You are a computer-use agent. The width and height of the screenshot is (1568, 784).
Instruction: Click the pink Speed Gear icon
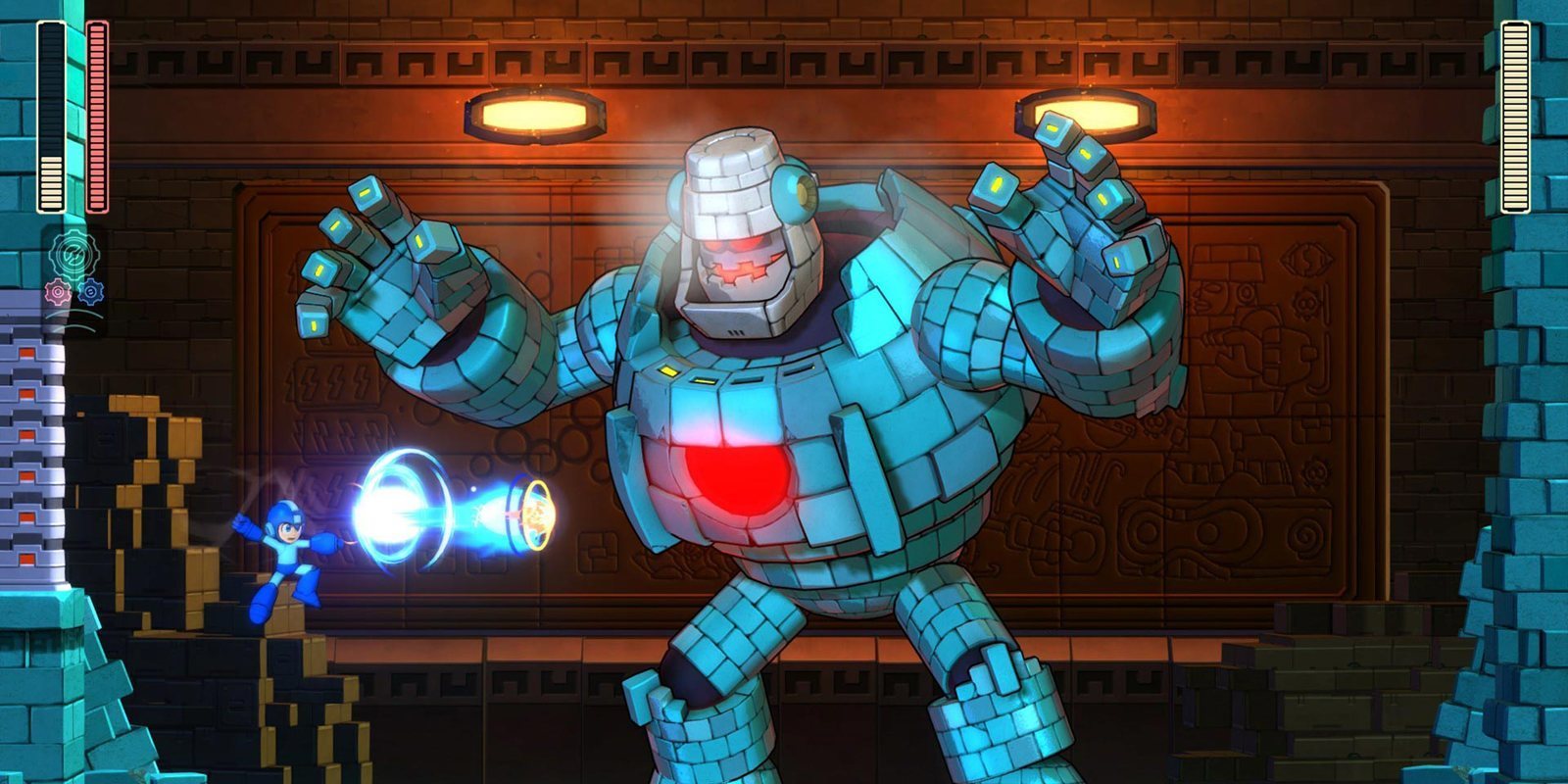point(58,291)
